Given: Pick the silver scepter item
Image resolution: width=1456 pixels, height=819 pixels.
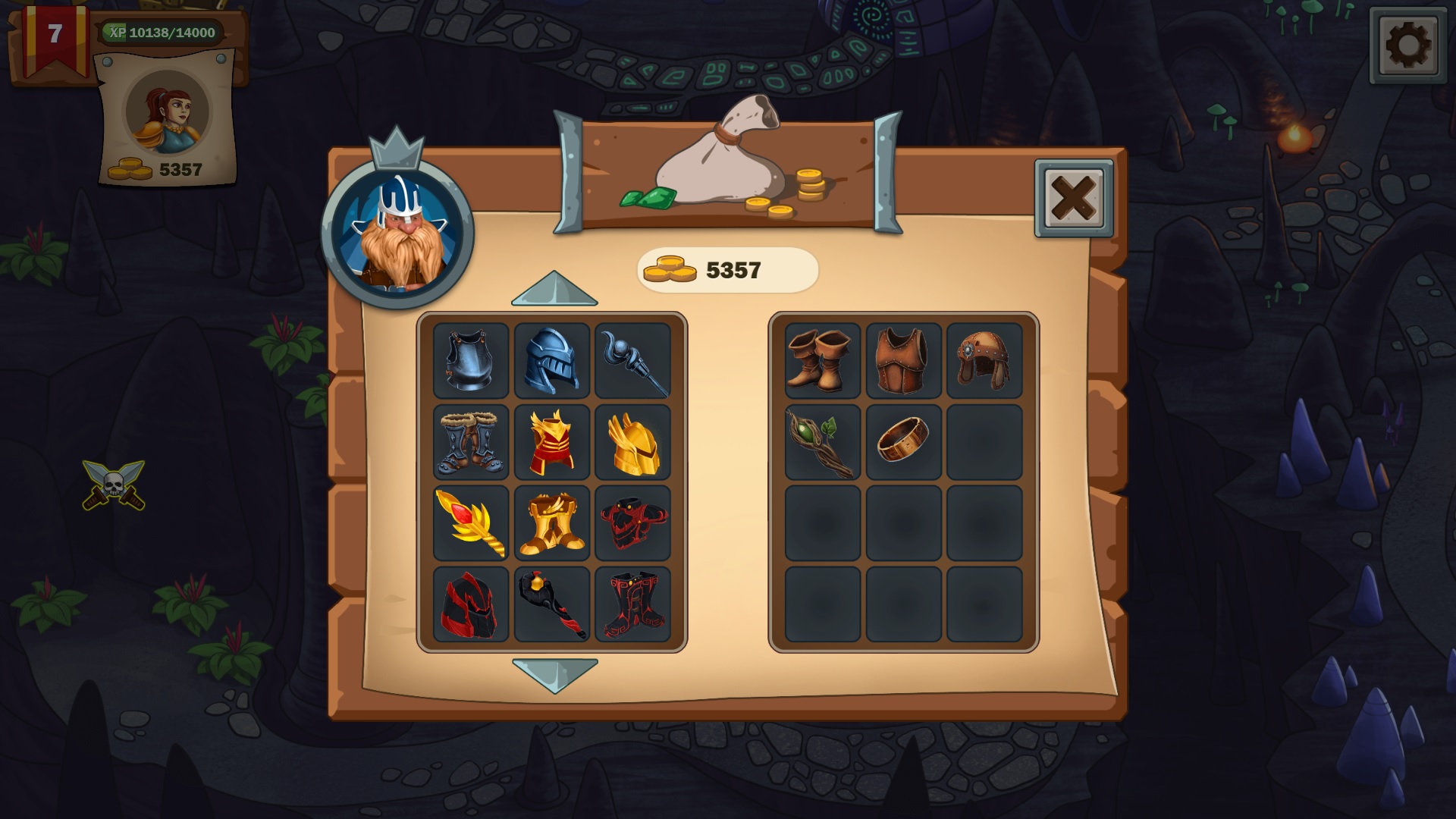Looking at the screenshot, I should click(x=634, y=361).
